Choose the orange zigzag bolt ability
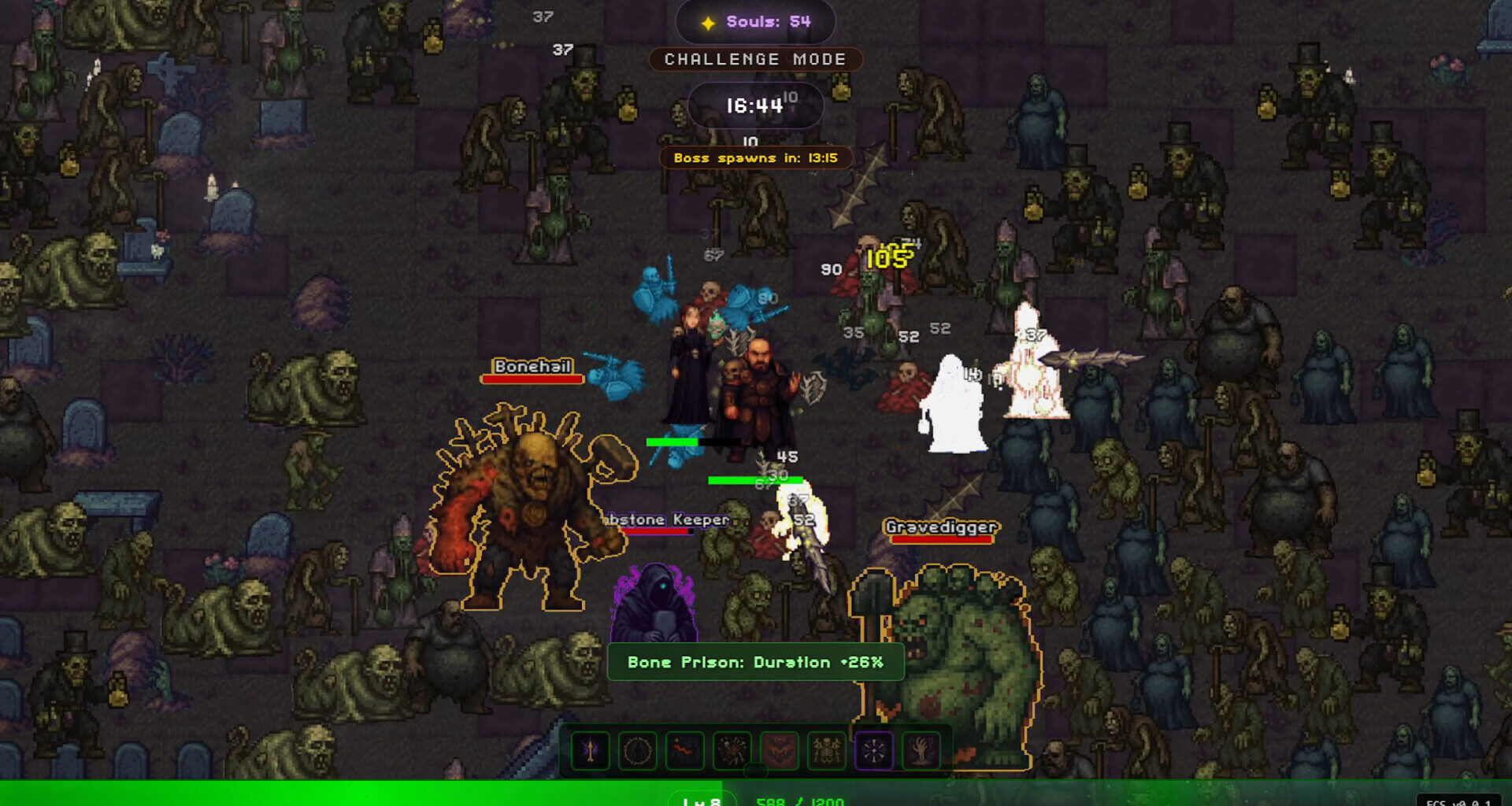The height and width of the screenshot is (806, 1512). point(685,752)
